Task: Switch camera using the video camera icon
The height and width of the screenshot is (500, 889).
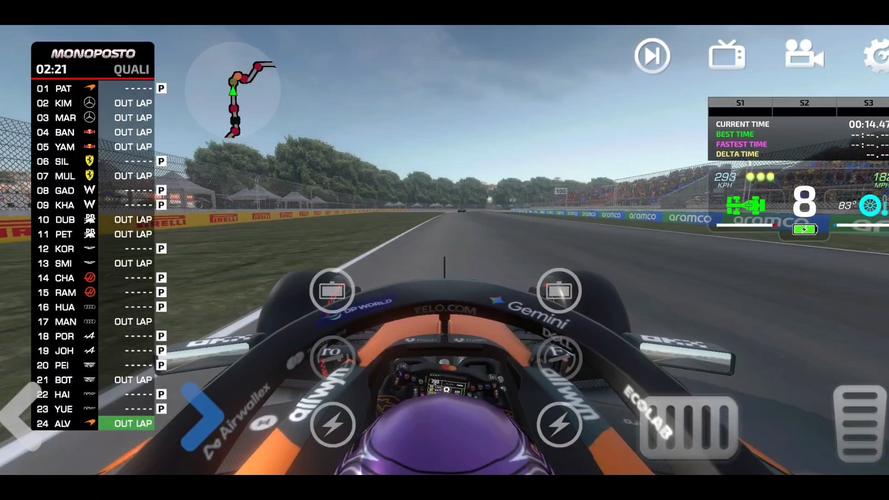Action: 803,54
